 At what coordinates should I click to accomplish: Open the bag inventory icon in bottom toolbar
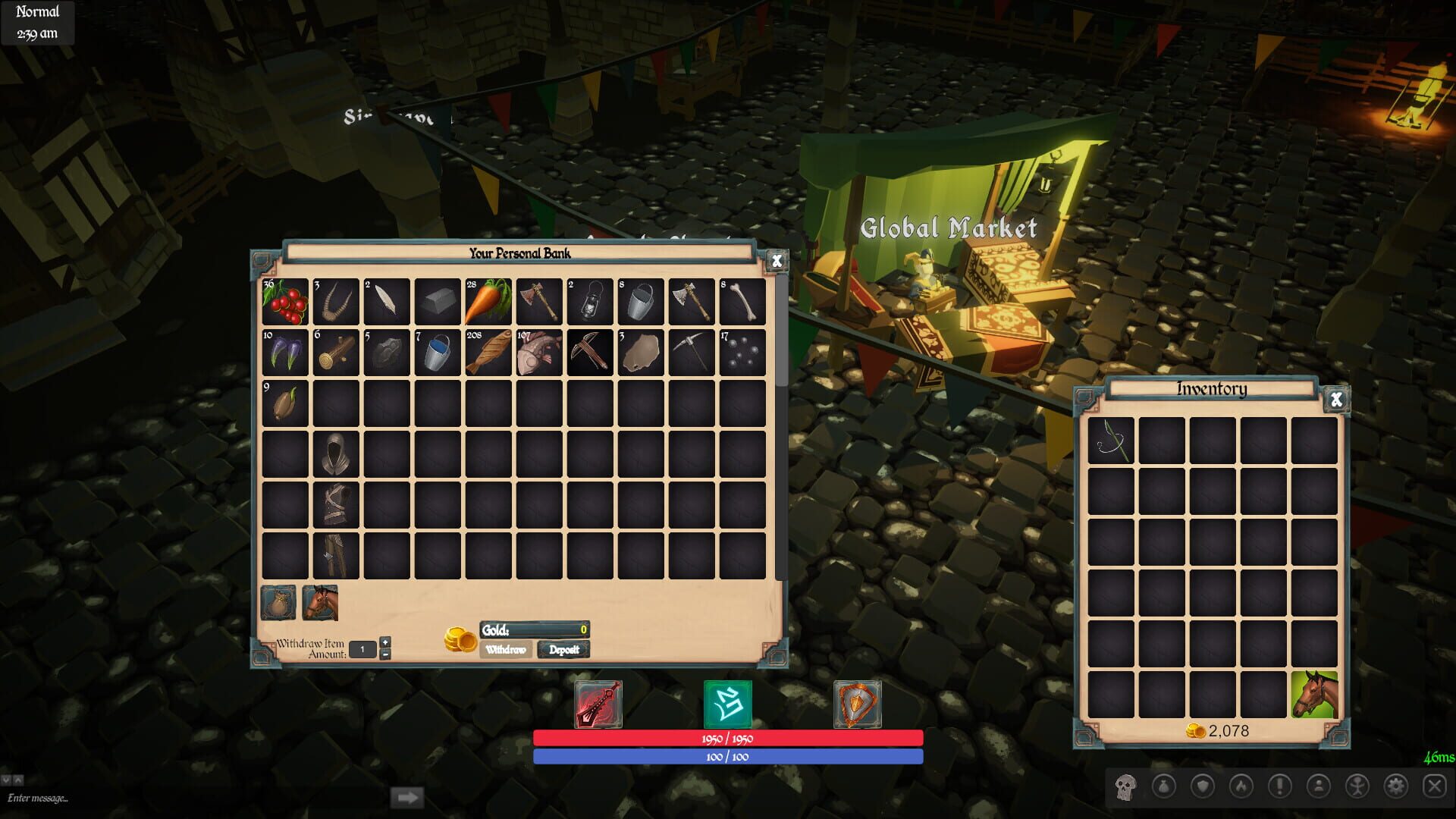1163,785
